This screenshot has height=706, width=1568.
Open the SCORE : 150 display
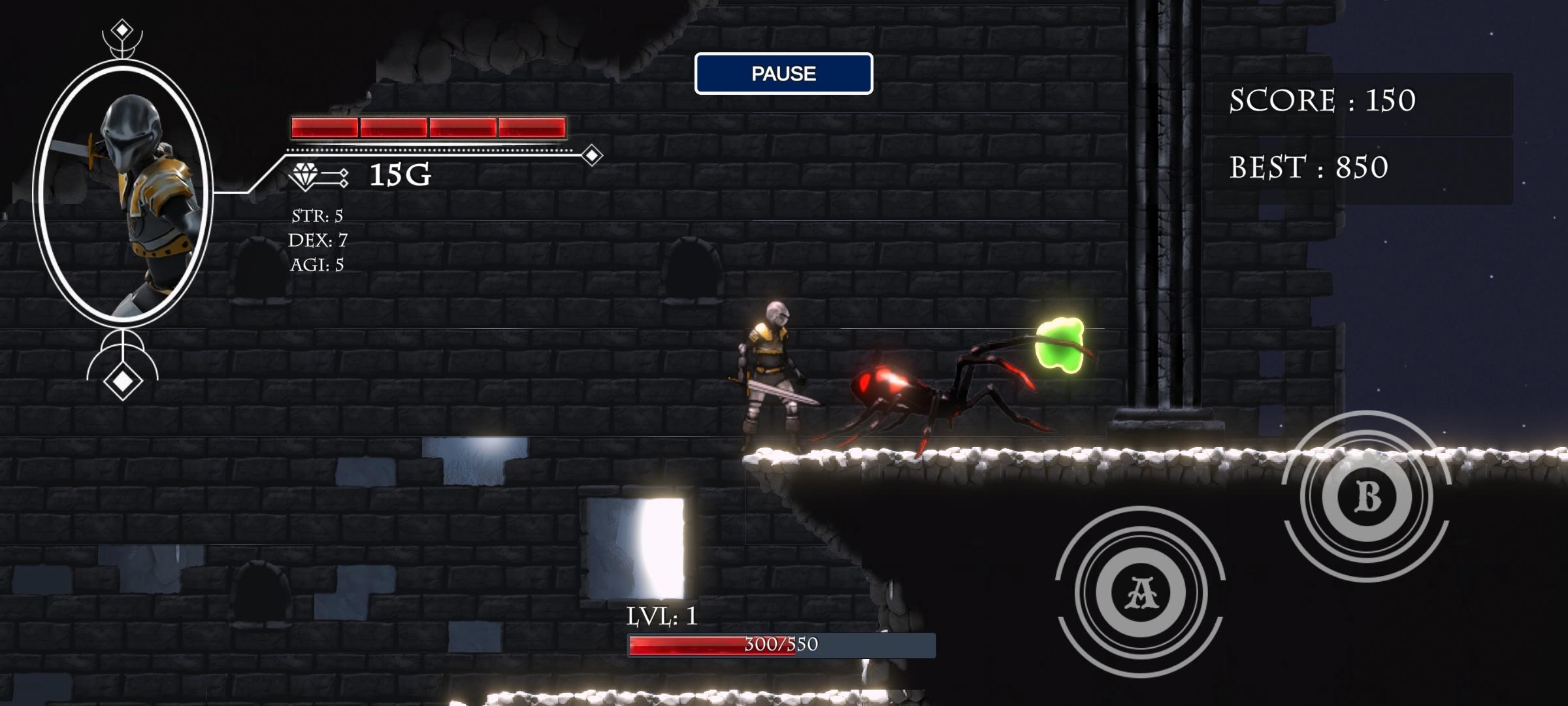coord(1322,101)
